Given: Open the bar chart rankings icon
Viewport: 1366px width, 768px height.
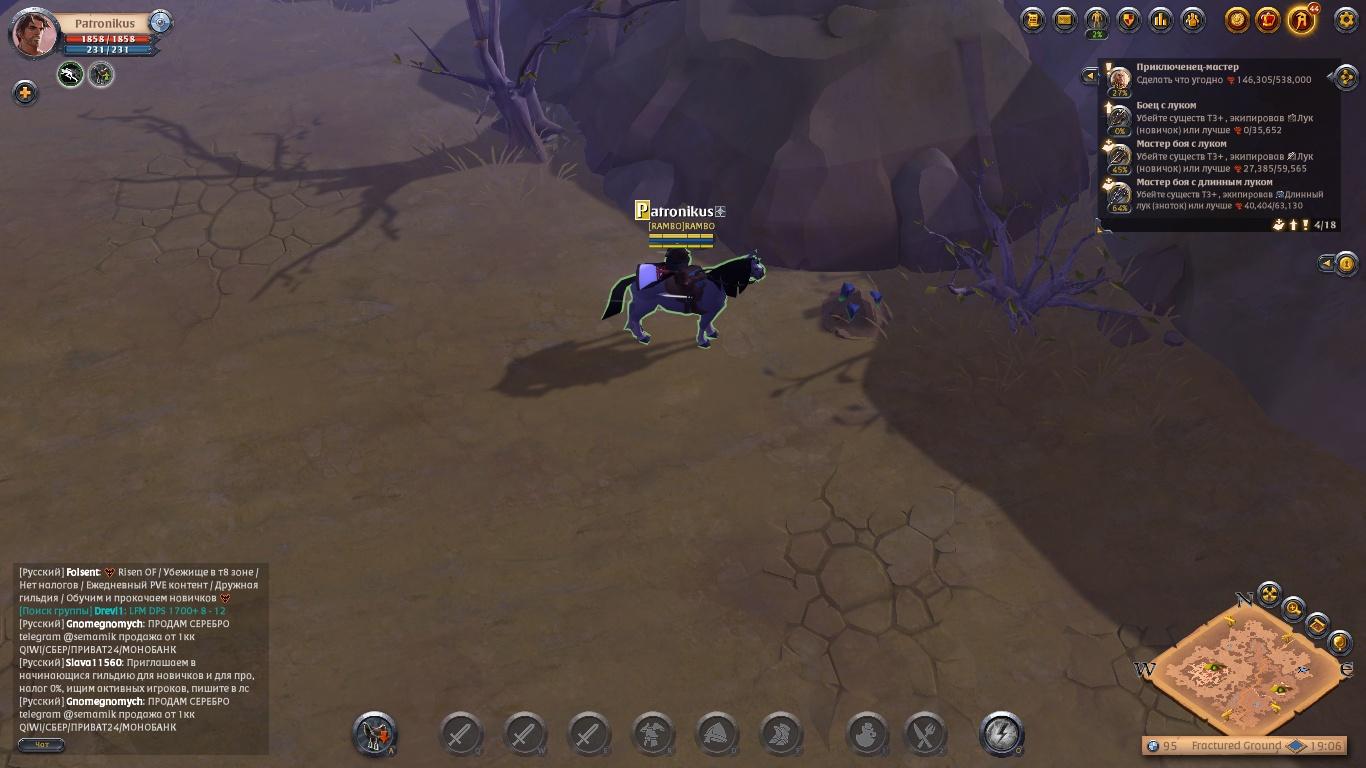Looking at the screenshot, I should 1161,19.
